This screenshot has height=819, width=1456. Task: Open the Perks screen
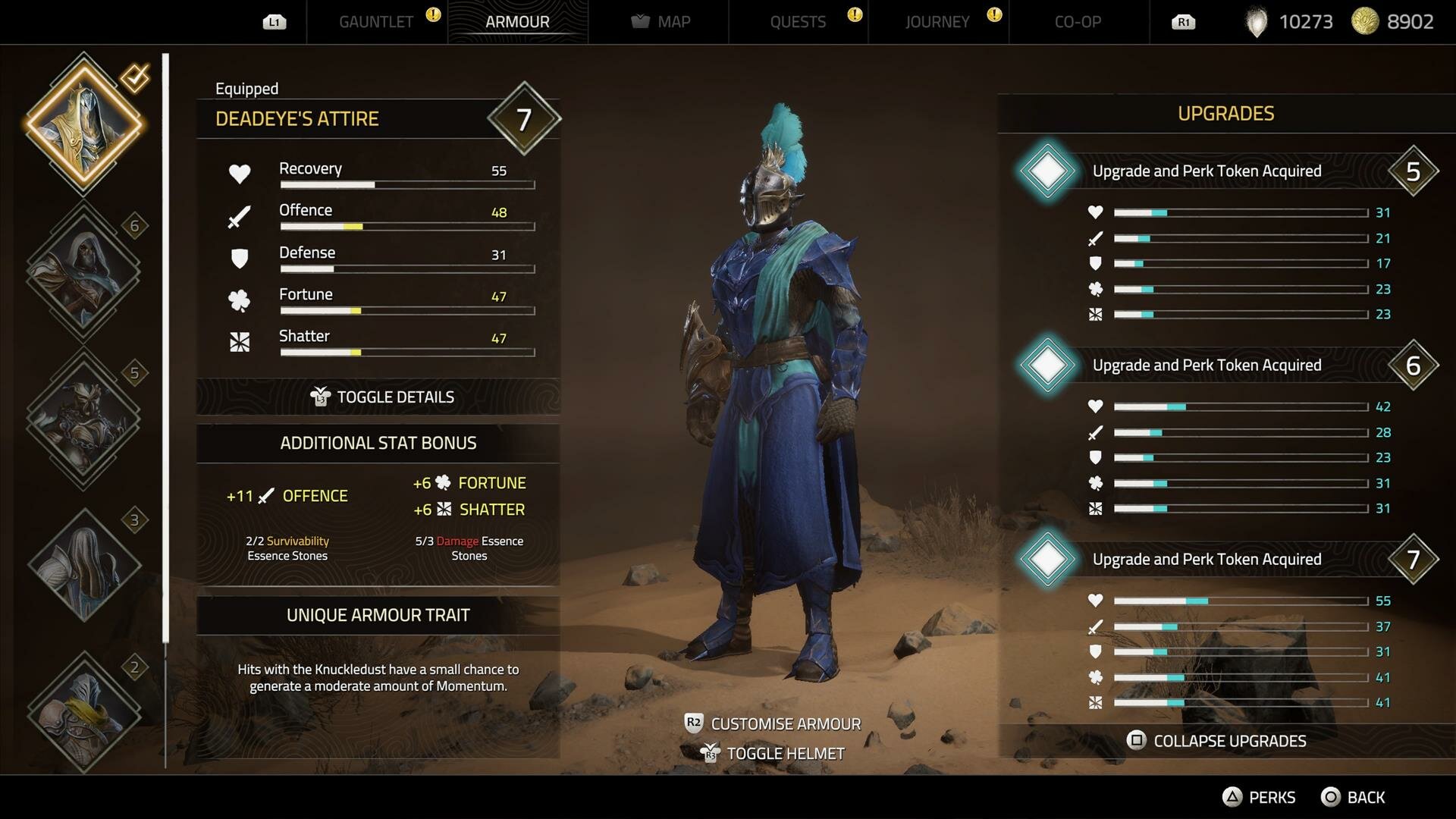click(1259, 797)
